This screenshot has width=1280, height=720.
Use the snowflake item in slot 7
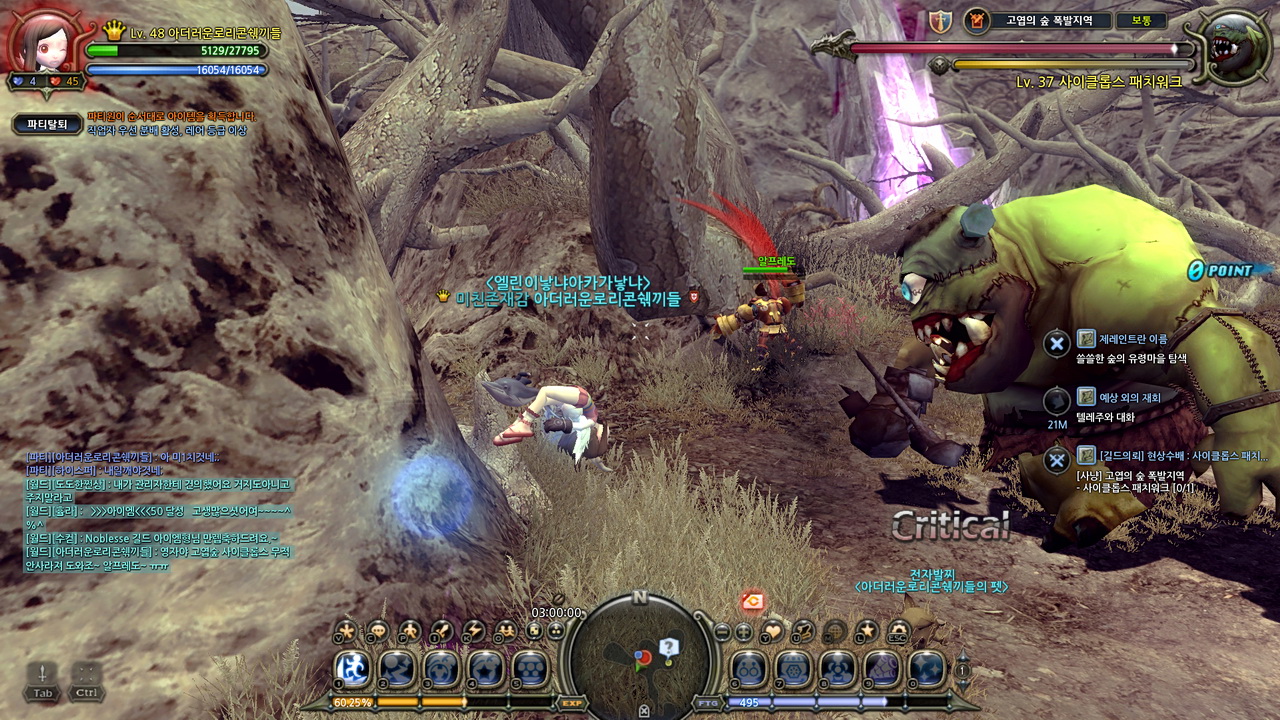(x=793, y=668)
